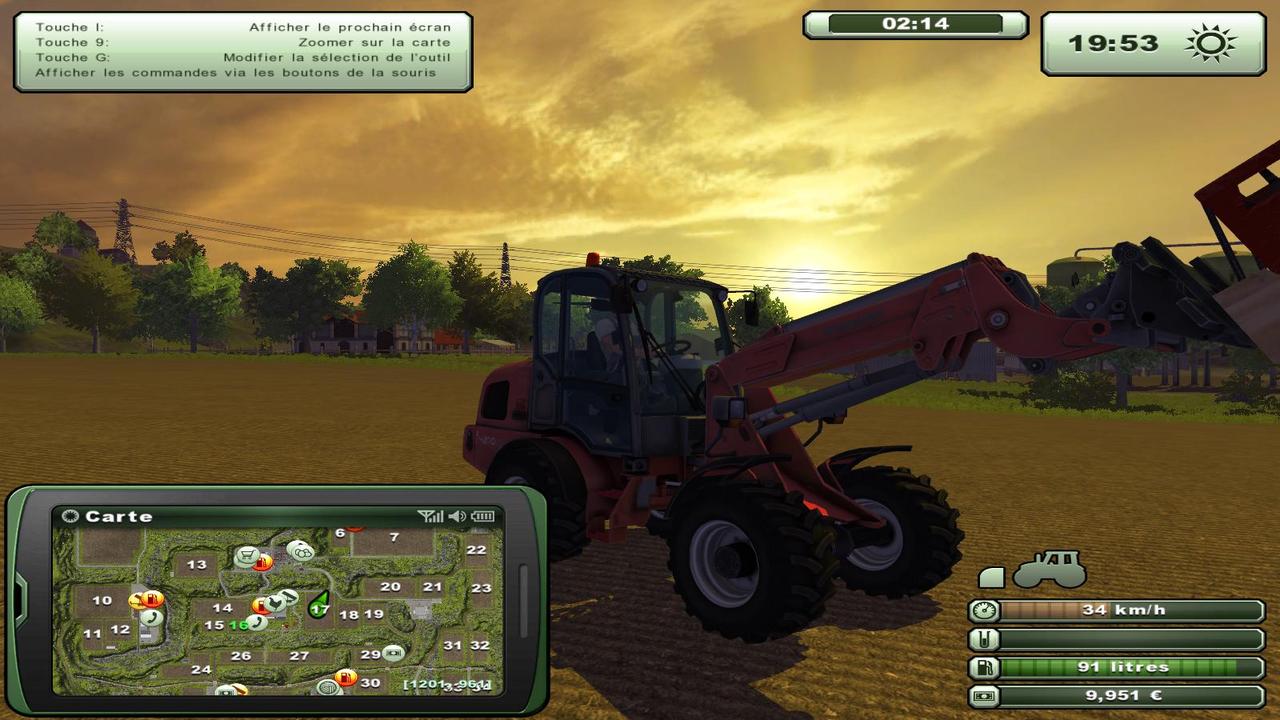The width and height of the screenshot is (1280, 720).
Task: Click the money marker next to field 29
Action: pyautogui.click(x=393, y=653)
